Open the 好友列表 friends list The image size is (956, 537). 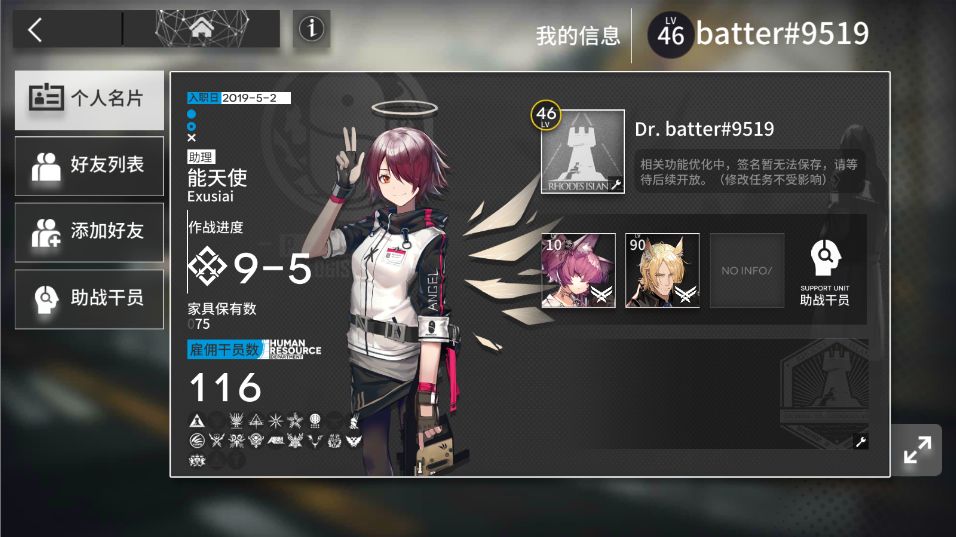click(89, 166)
